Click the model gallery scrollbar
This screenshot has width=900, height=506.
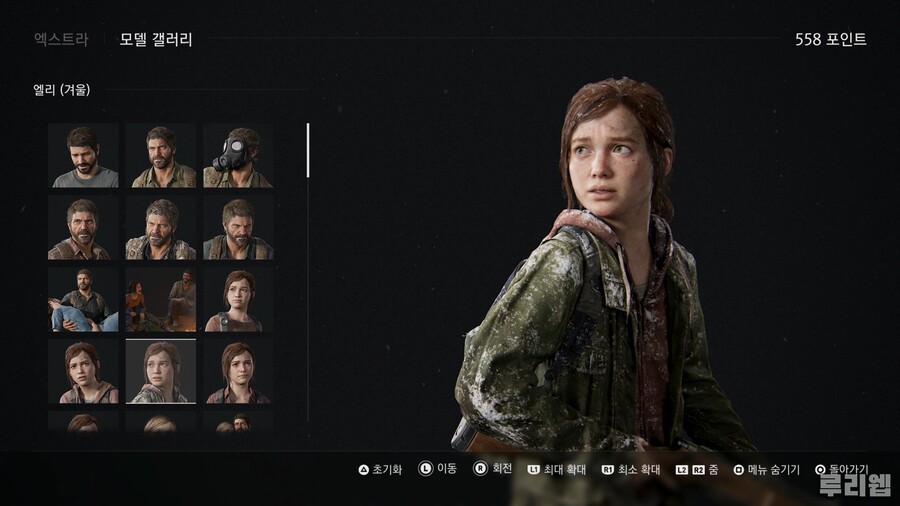tap(308, 150)
